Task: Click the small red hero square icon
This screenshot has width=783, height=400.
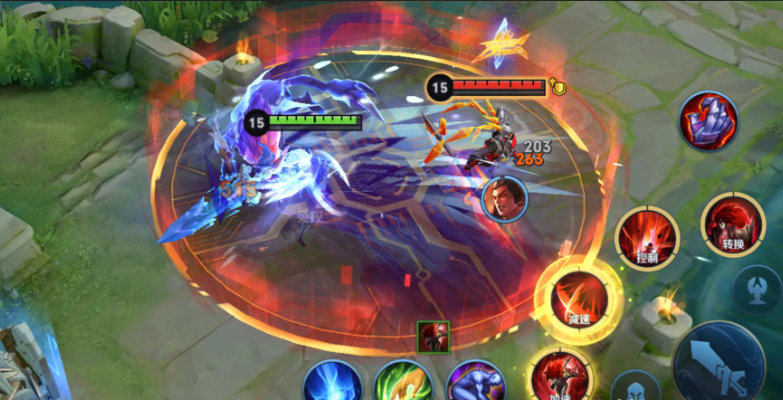Action: tap(433, 337)
